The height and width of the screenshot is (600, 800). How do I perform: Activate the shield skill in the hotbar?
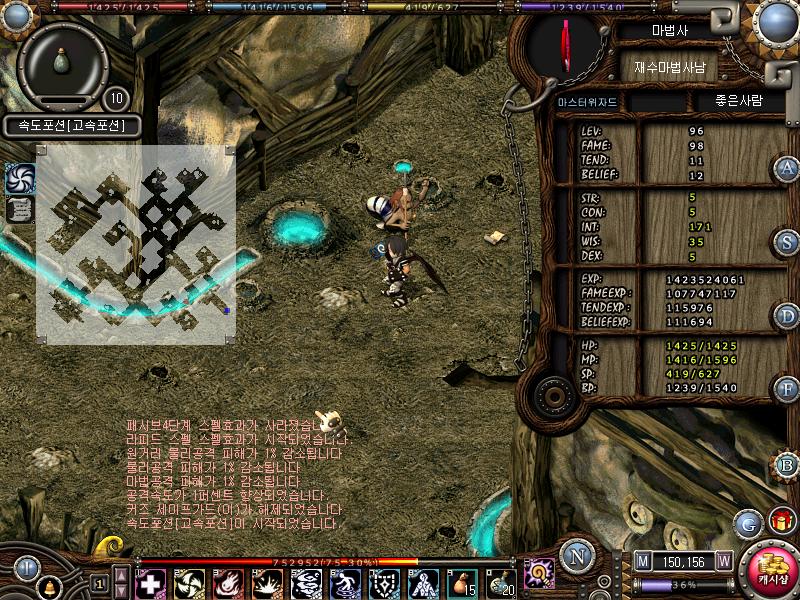pyautogui.click(x=385, y=582)
